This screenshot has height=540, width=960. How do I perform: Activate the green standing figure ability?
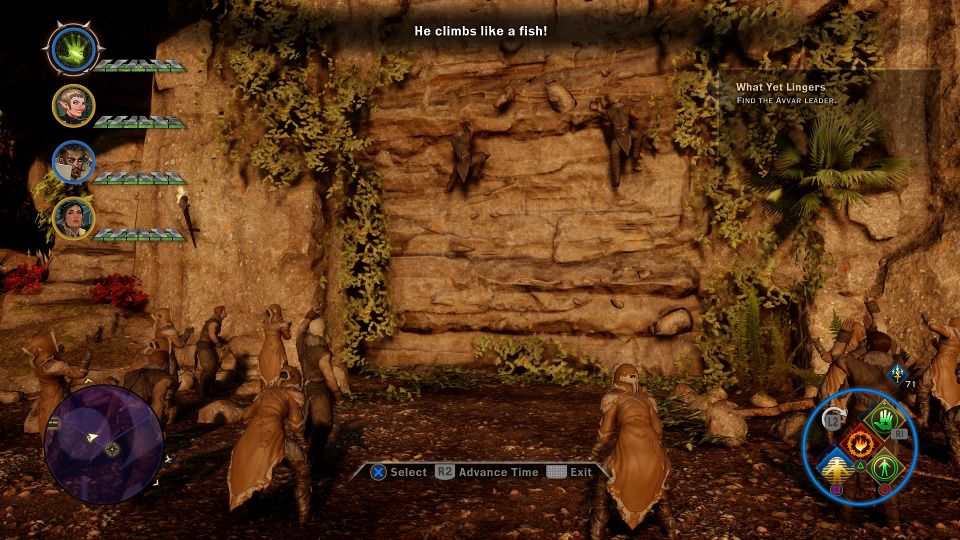884,466
